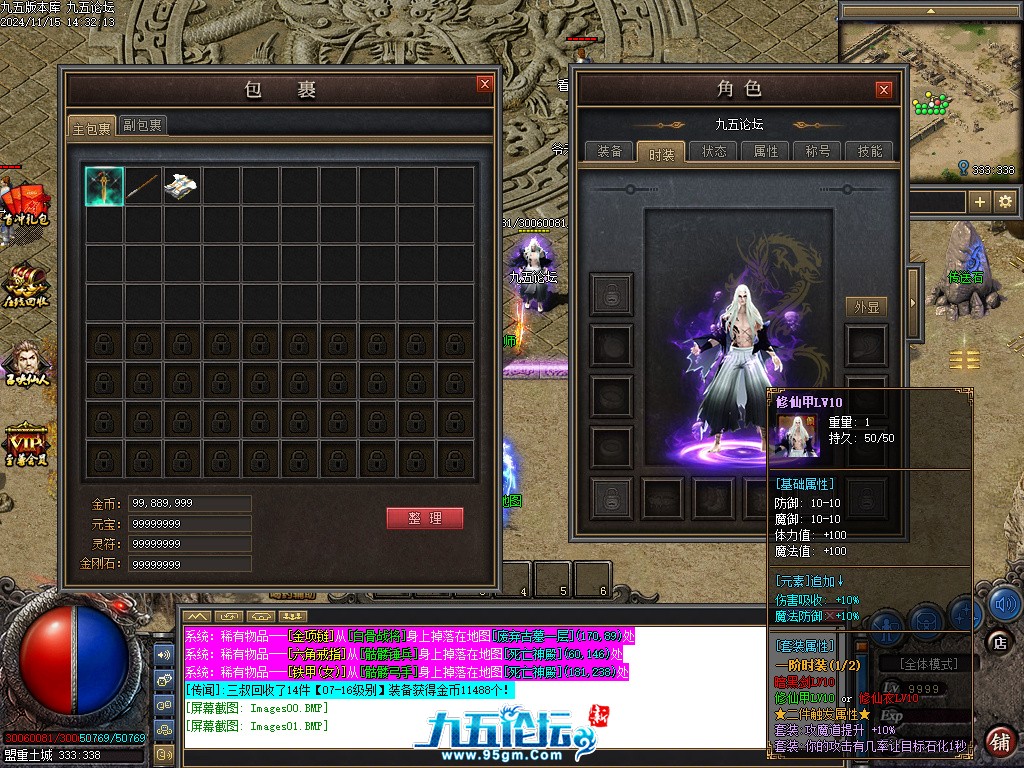Image resolution: width=1024 pixels, height=768 pixels.
Task: Toggle the 外显 appearance button
Action: click(866, 307)
